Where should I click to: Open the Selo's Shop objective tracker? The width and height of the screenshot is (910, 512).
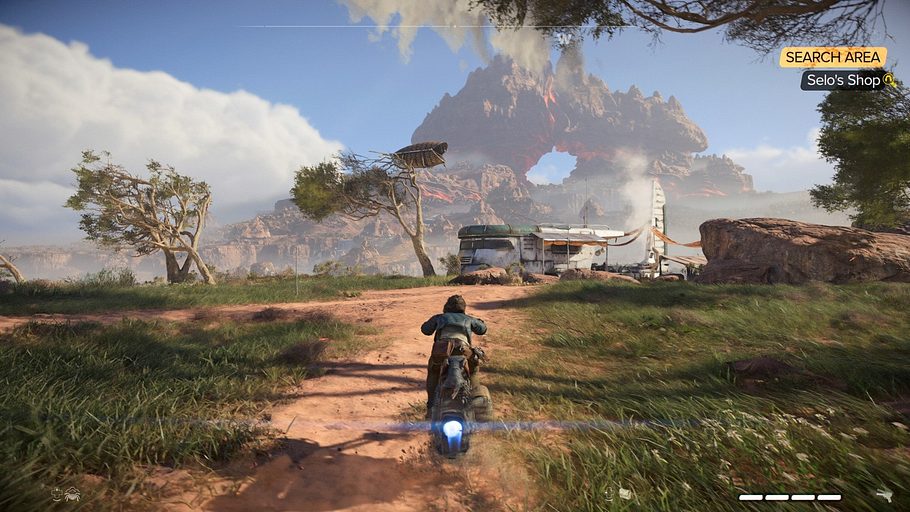coord(846,80)
